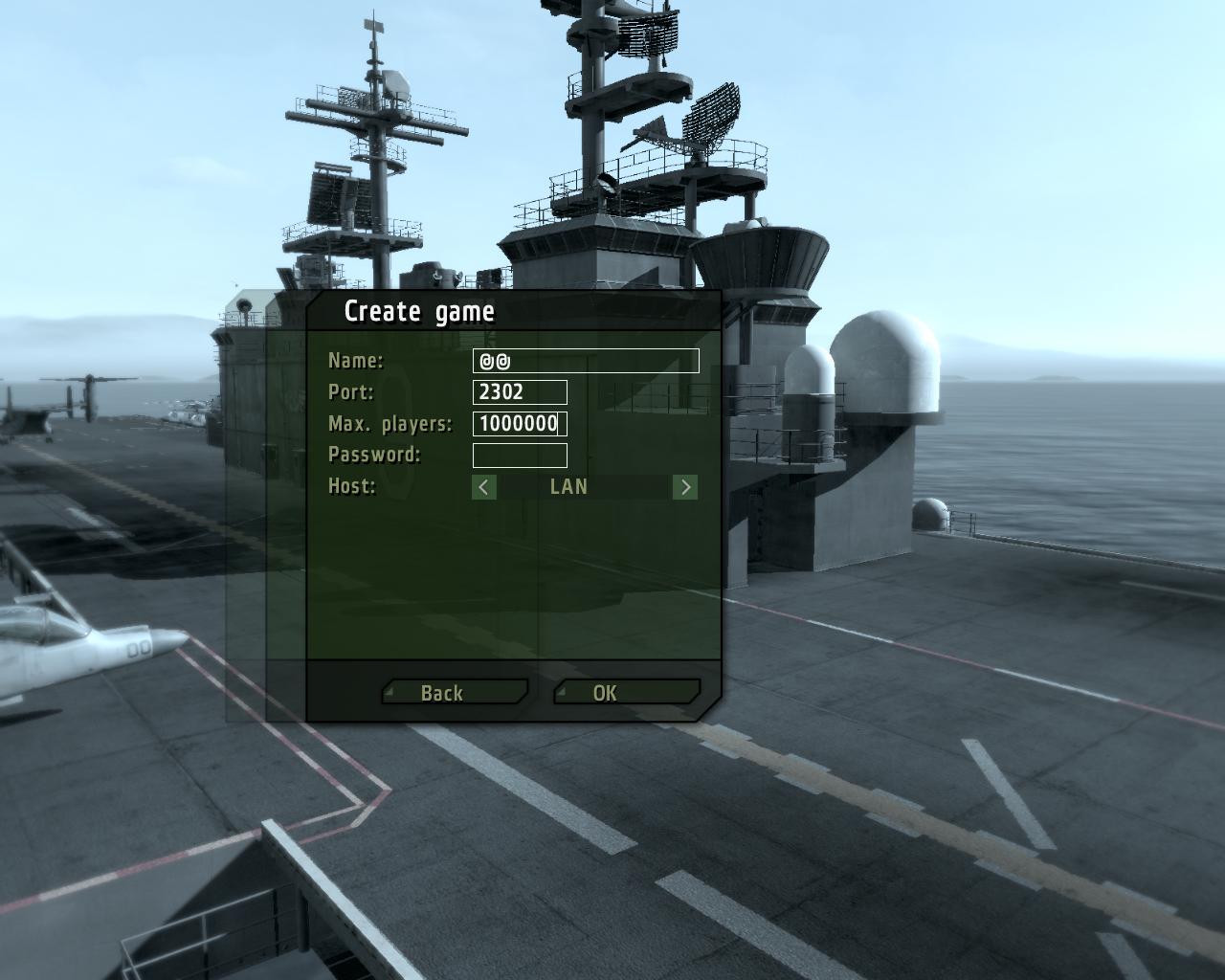The image size is (1225, 980).
Task: Switch Host to previous option with left arrow
Action: pos(484,487)
